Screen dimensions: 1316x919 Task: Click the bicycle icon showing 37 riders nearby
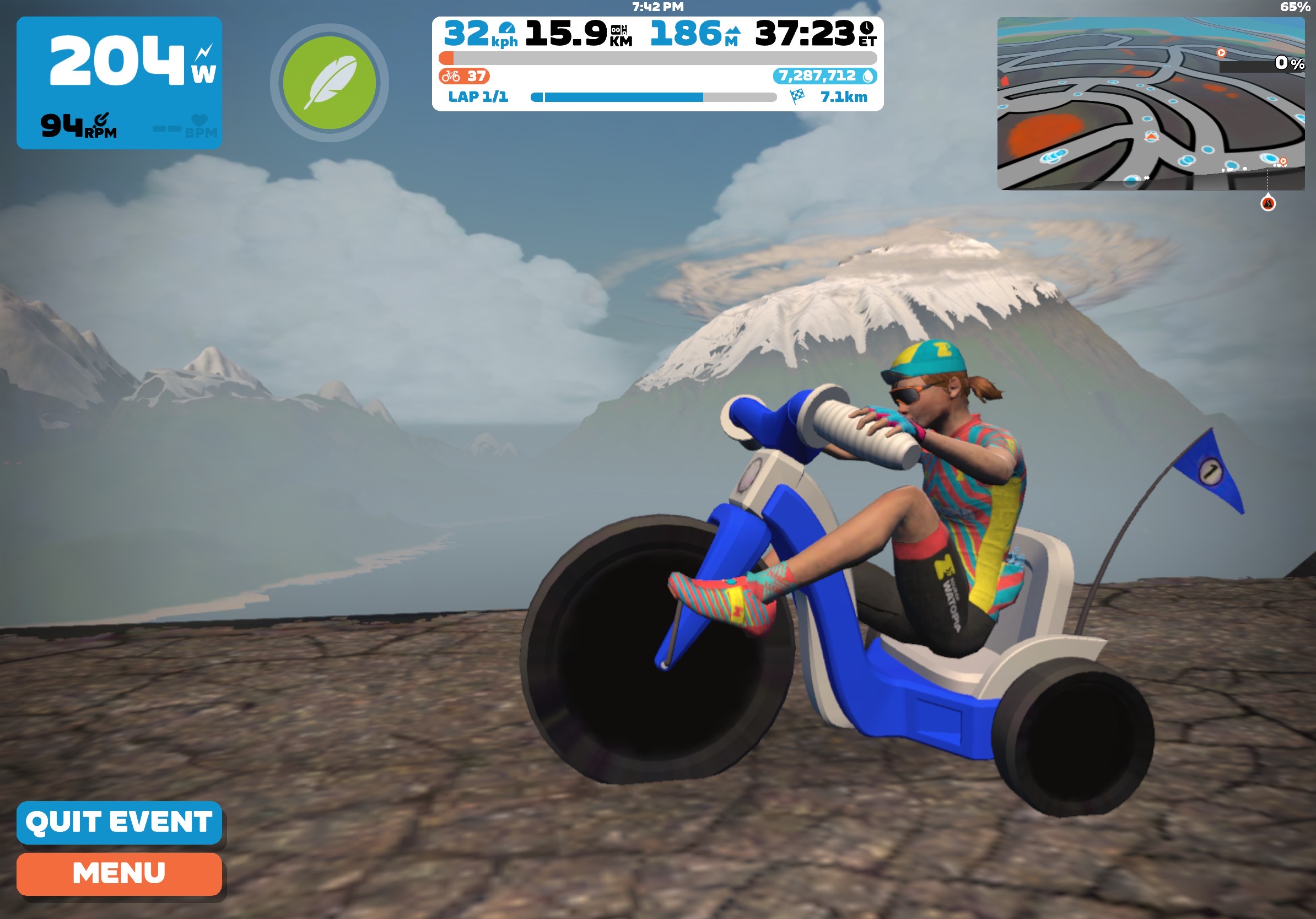(450, 77)
